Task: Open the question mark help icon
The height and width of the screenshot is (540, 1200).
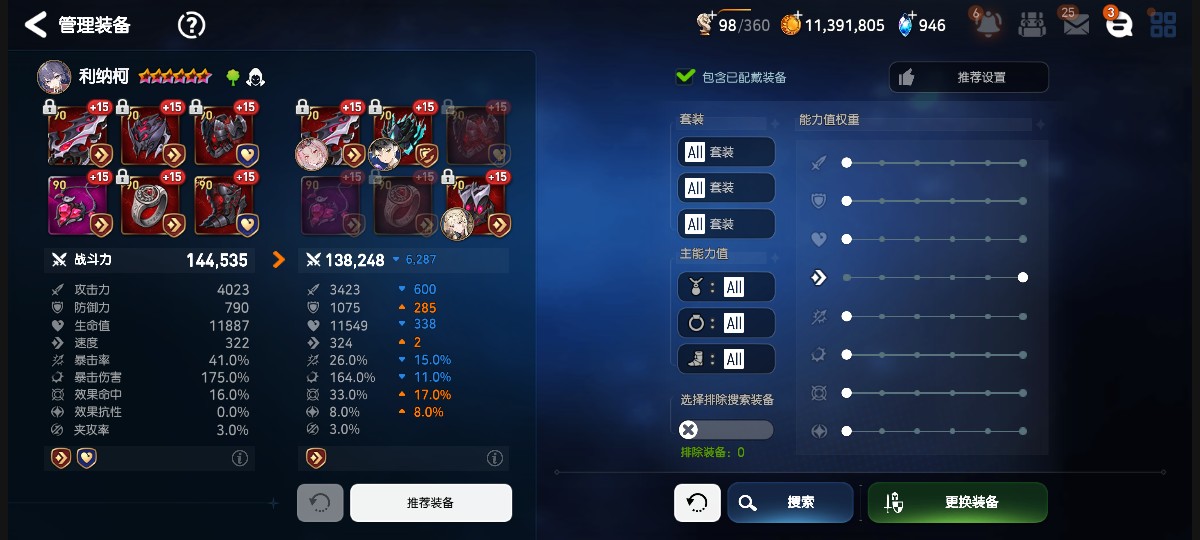Action: click(x=191, y=25)
